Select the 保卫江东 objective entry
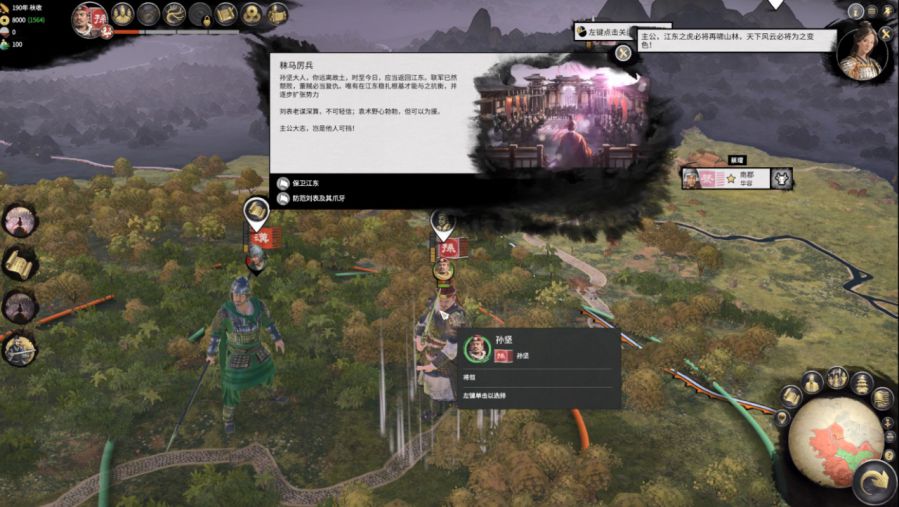This screenshot has height=507, width=899. pos(318,183)
